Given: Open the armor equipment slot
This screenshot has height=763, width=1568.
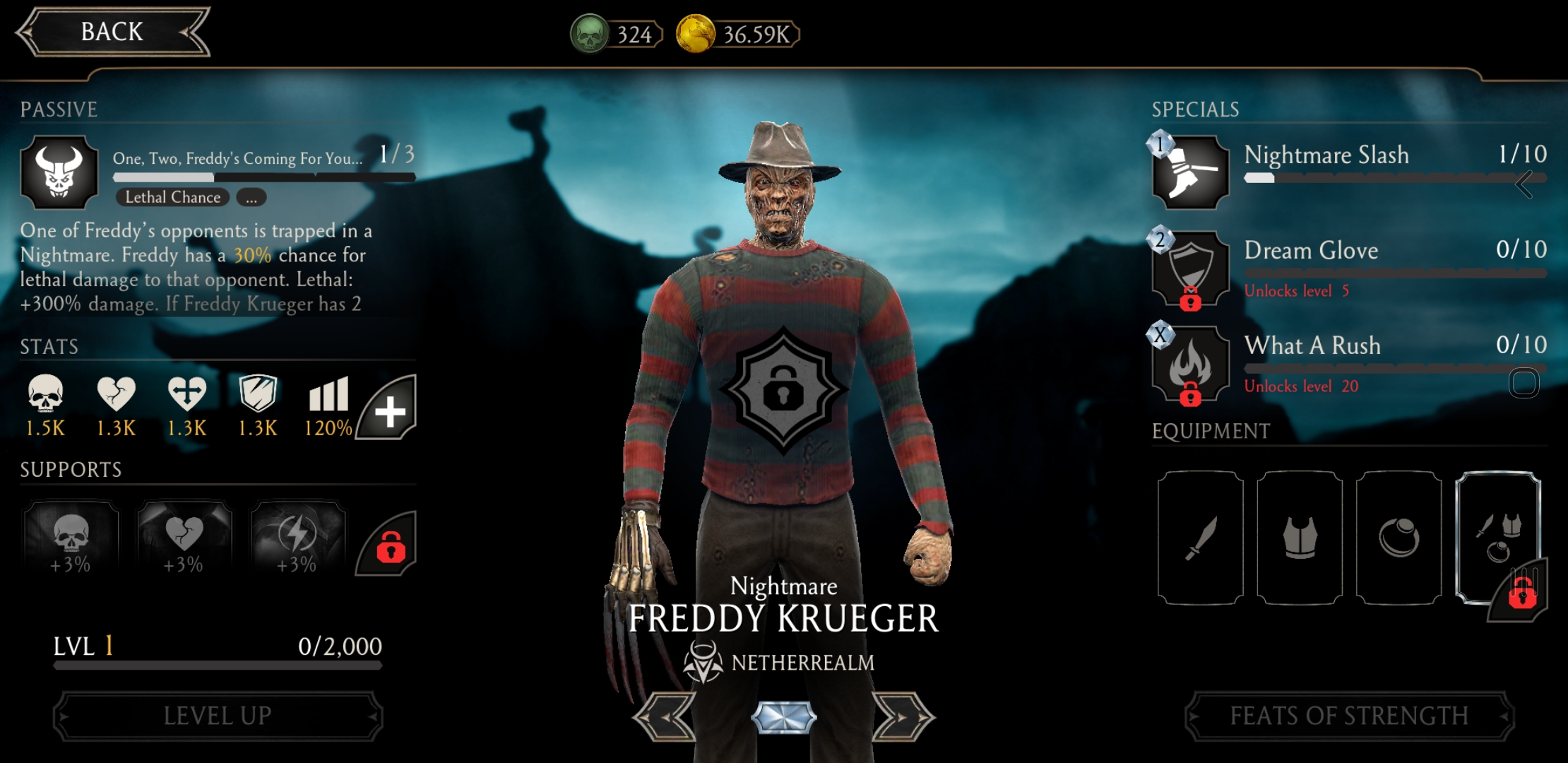Looking at the screenshot, I should [x=1300, y=538].
